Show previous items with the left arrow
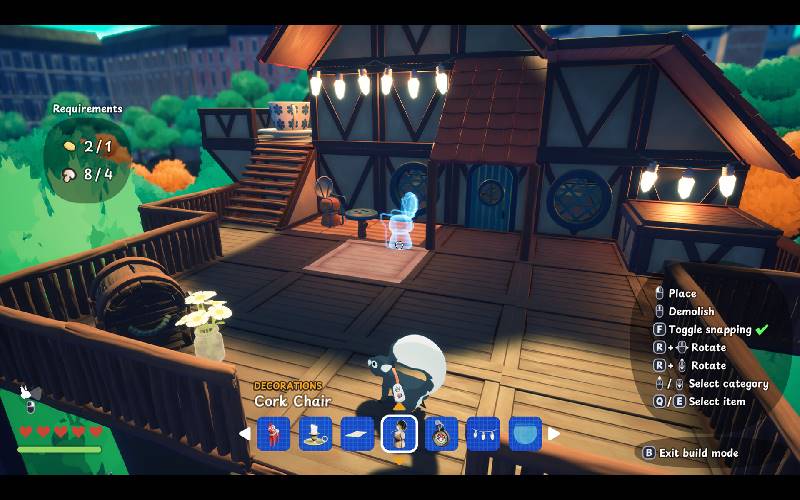 coord(245,433)
